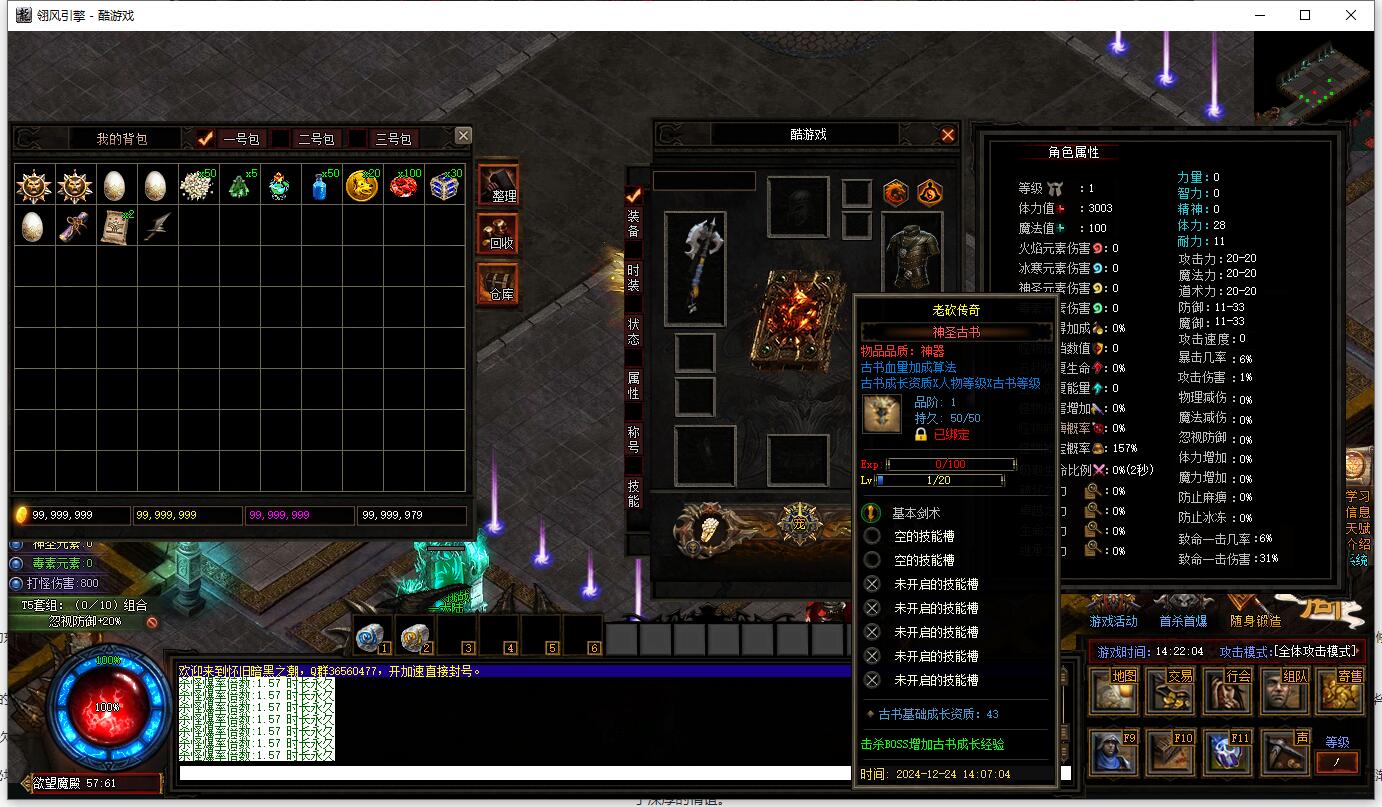
Task: Pick the purple scroll in the backpack
Action: tap(72, 227)
